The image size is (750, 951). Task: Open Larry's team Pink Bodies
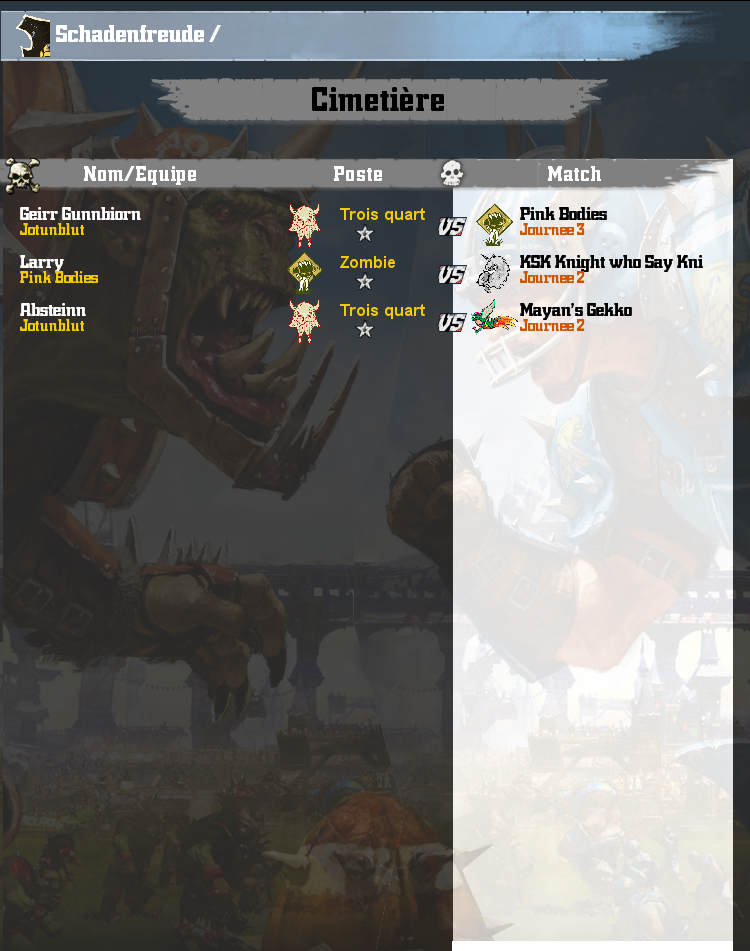click(x=59, y=278)
